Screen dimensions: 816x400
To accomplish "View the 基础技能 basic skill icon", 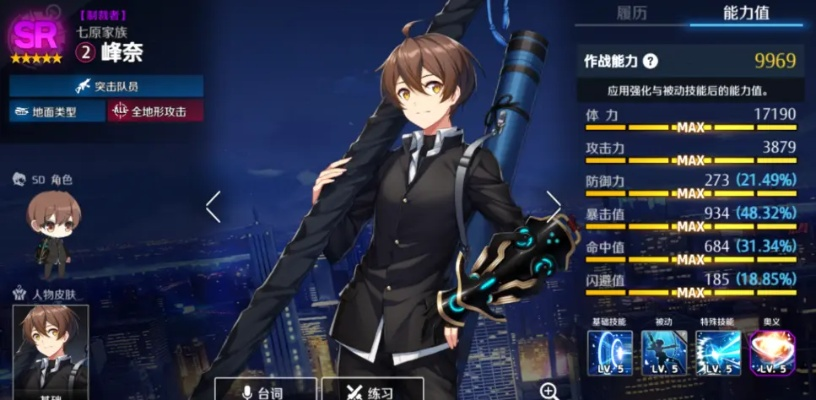I will [x=610, y=354].
